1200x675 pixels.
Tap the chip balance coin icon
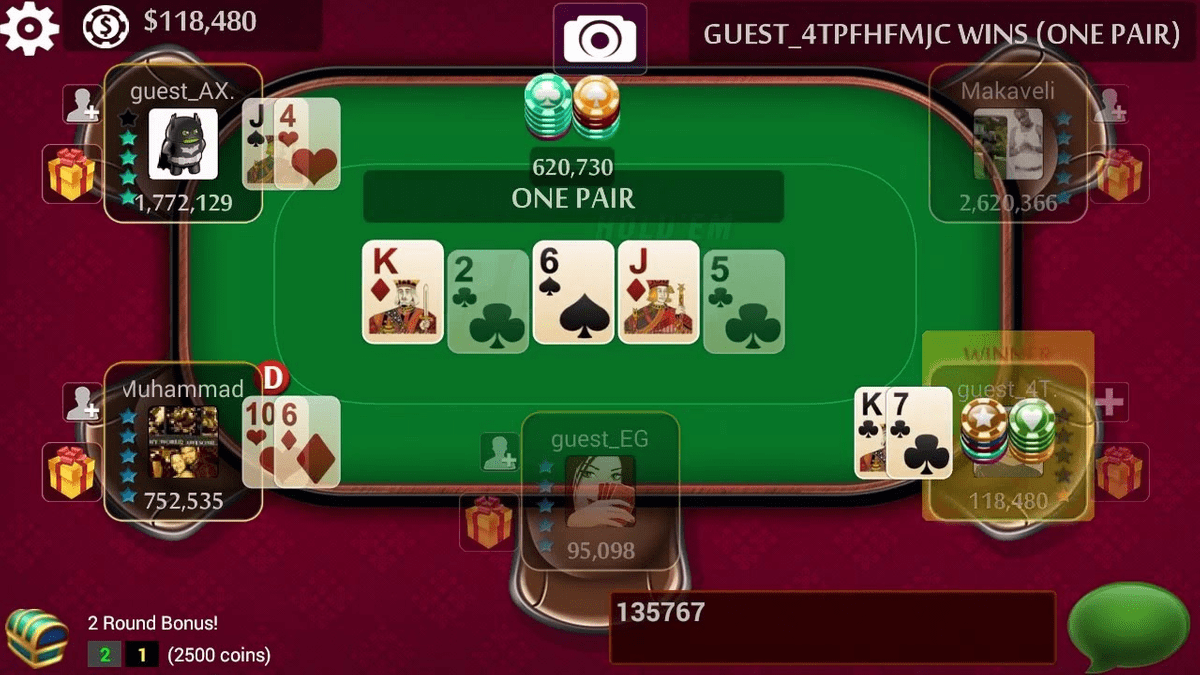click(104, 25)
